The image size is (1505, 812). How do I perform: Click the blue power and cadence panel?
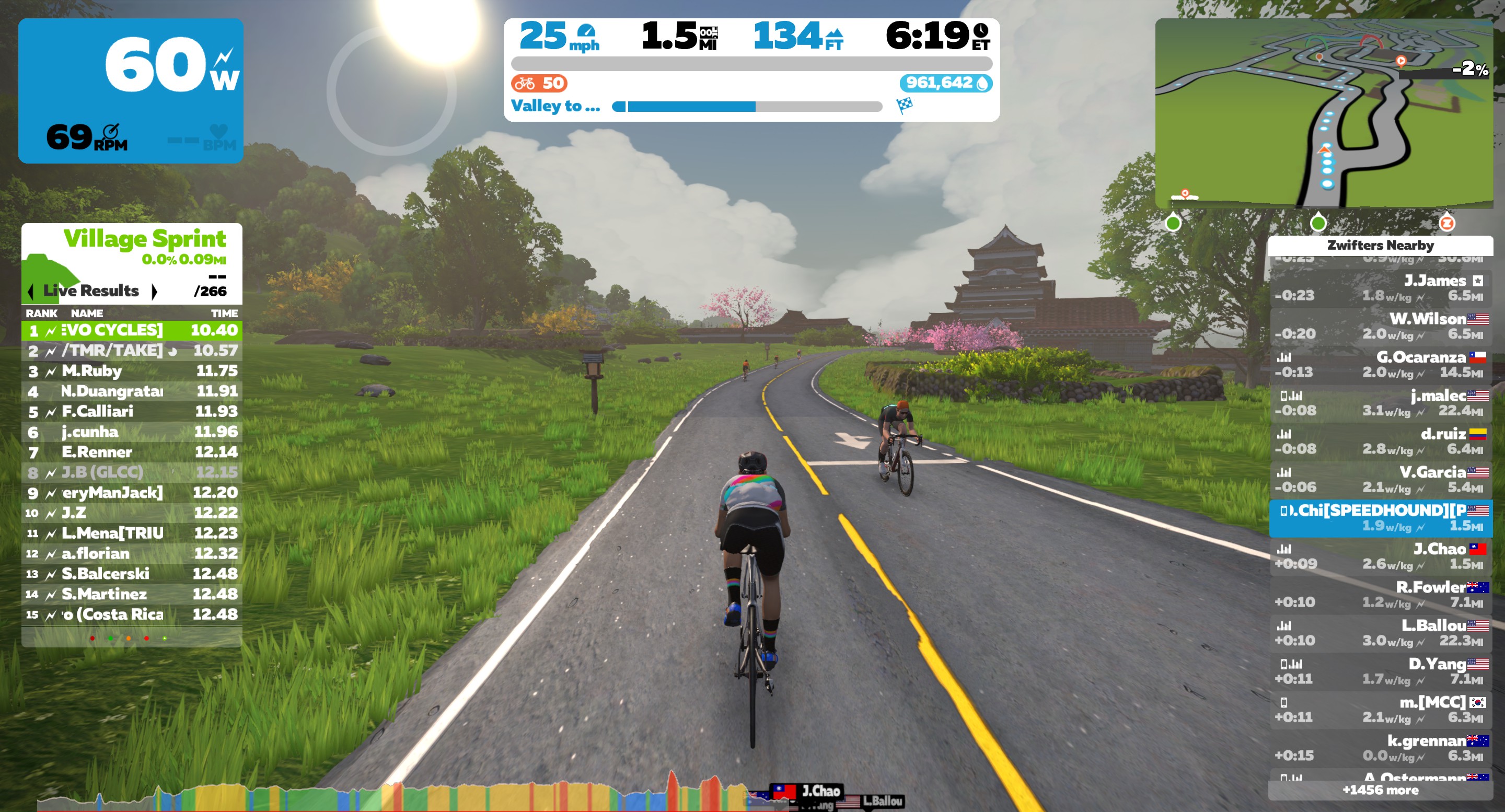click(131, 90)
